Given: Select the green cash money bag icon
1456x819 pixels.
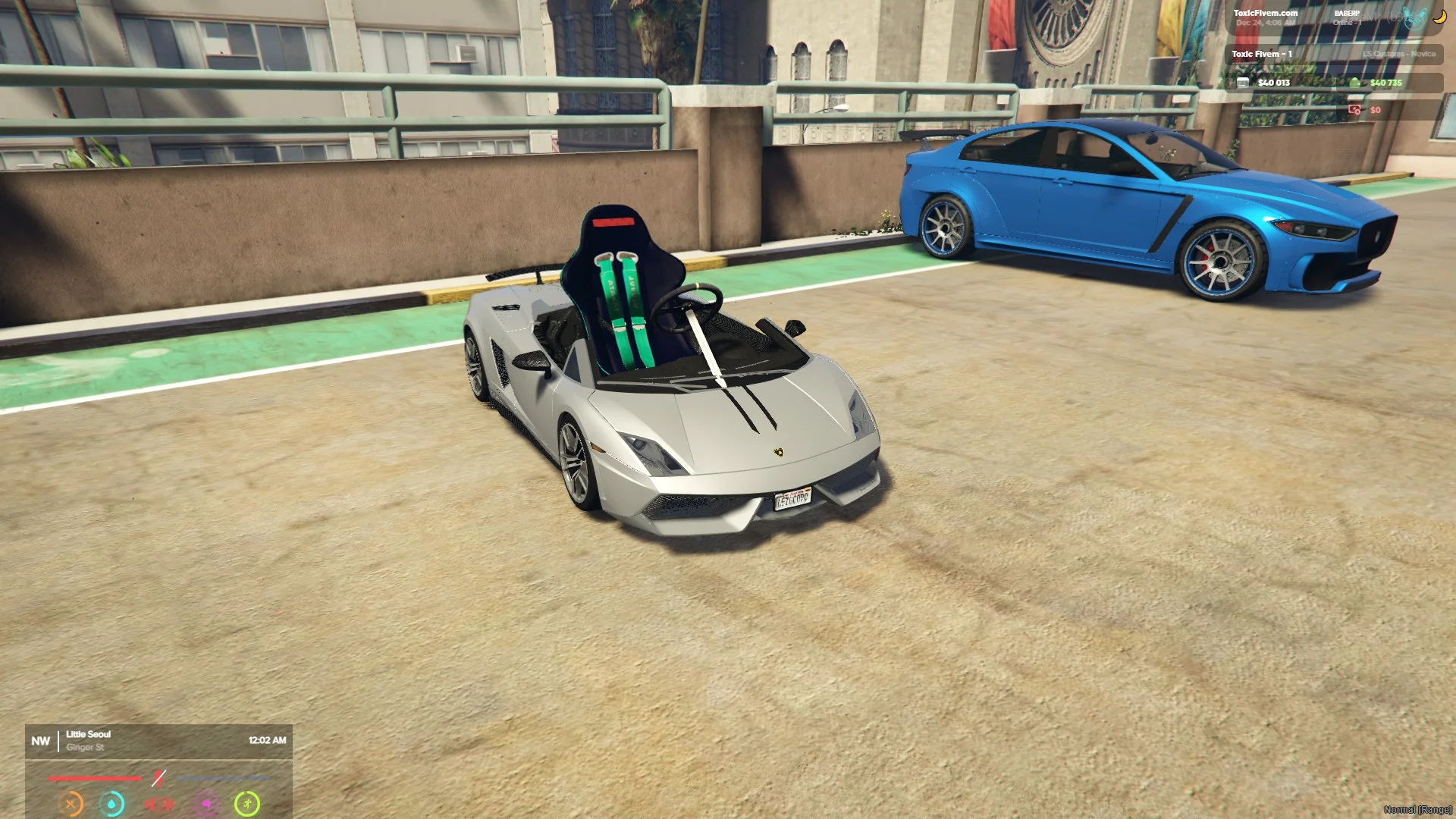Looking at the screenshot, I should 1356,83.
